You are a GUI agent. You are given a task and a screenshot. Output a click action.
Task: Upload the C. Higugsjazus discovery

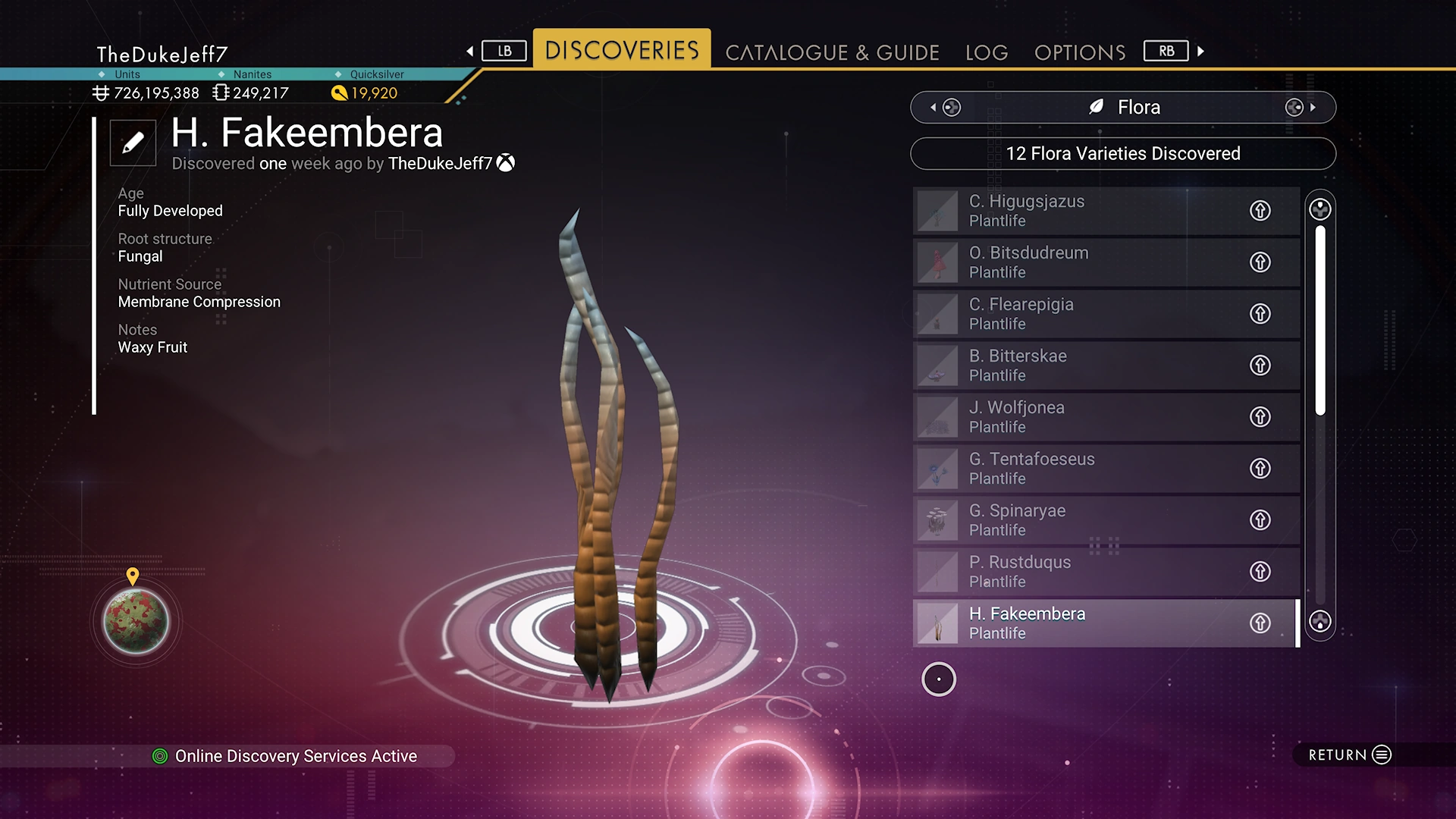1260,211
